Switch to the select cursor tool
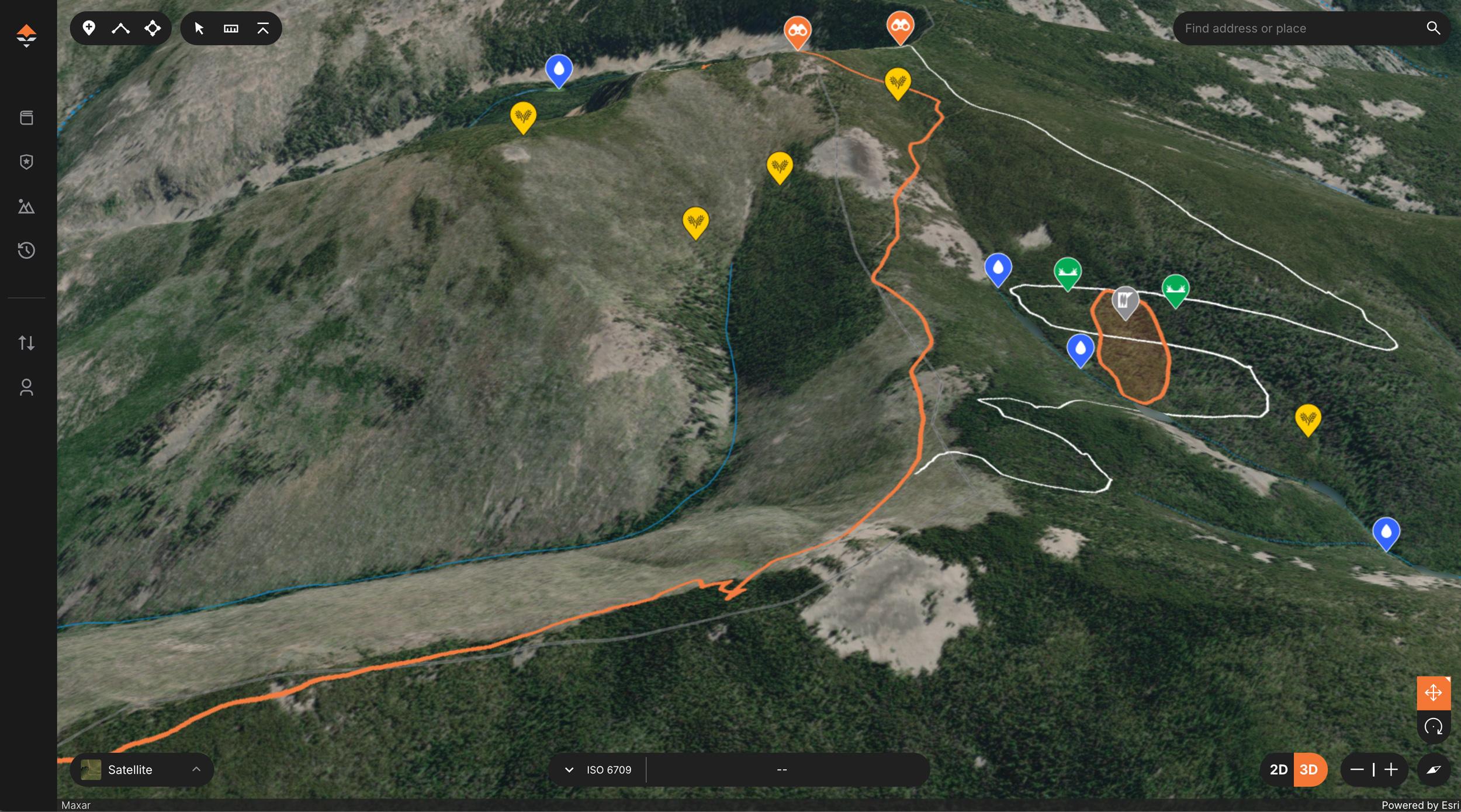 [x=198, y=27]
